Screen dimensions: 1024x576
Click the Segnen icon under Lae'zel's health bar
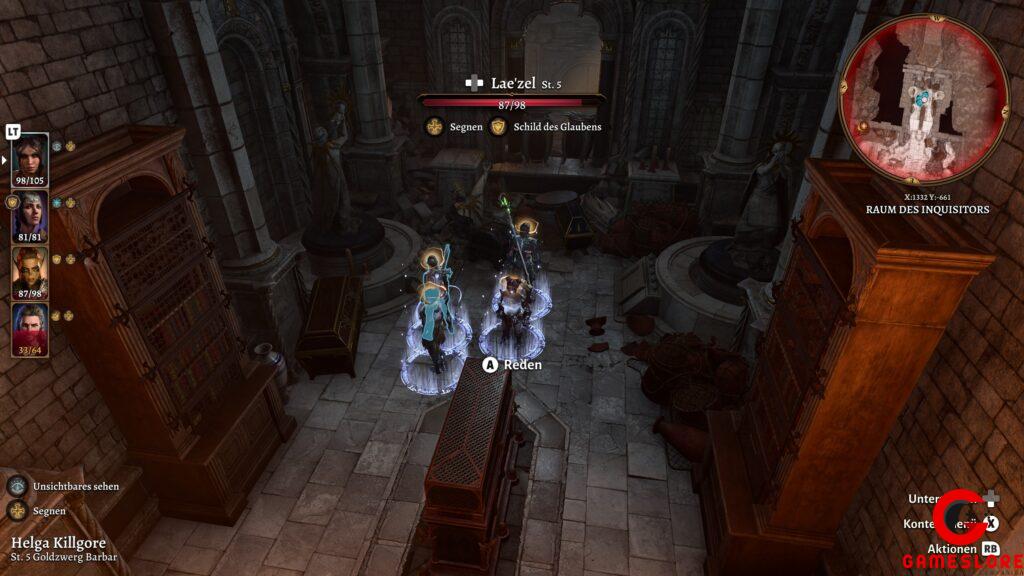[434, 127]
